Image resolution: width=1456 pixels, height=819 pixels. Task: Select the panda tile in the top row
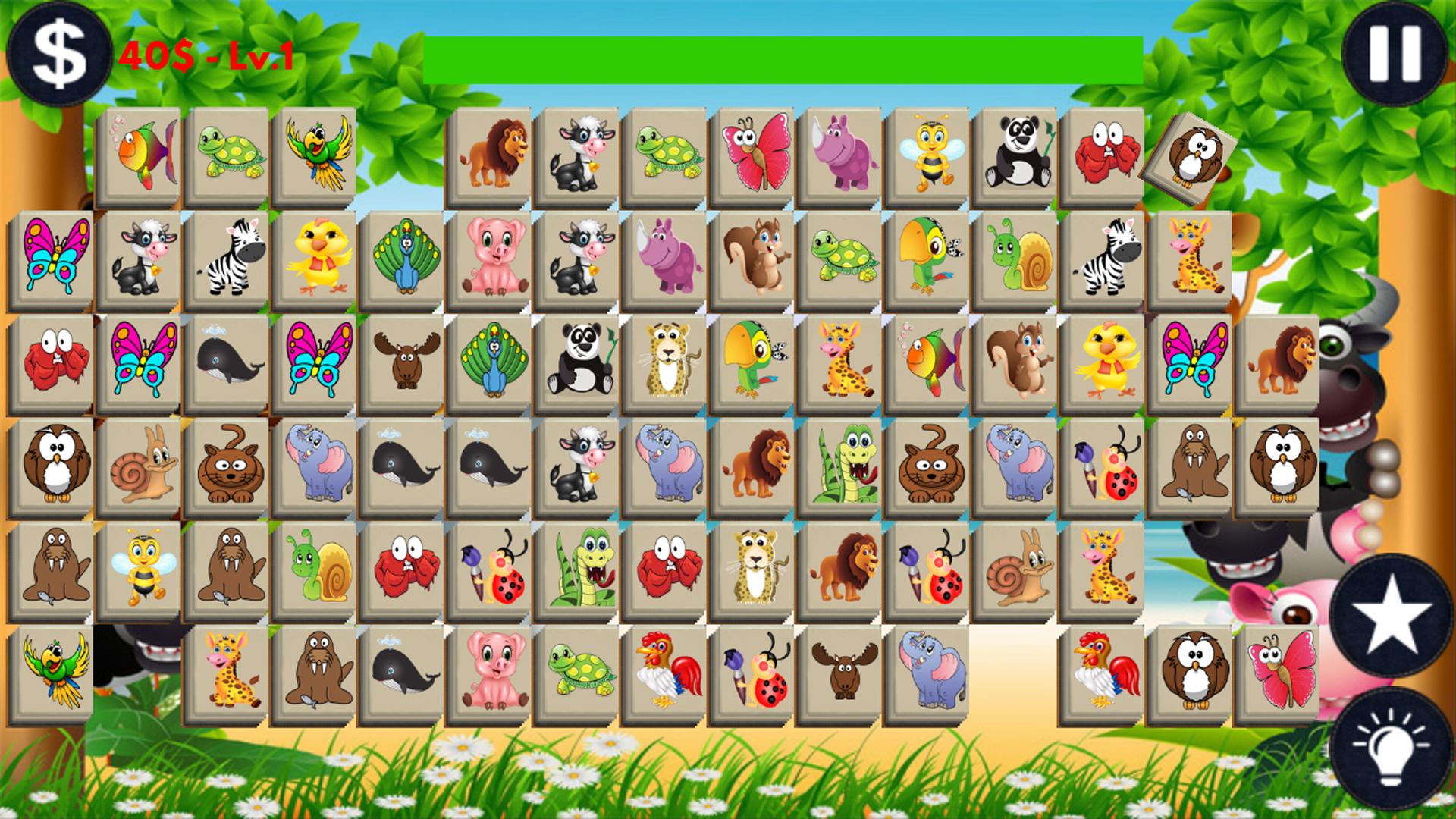coord(1017,152)
